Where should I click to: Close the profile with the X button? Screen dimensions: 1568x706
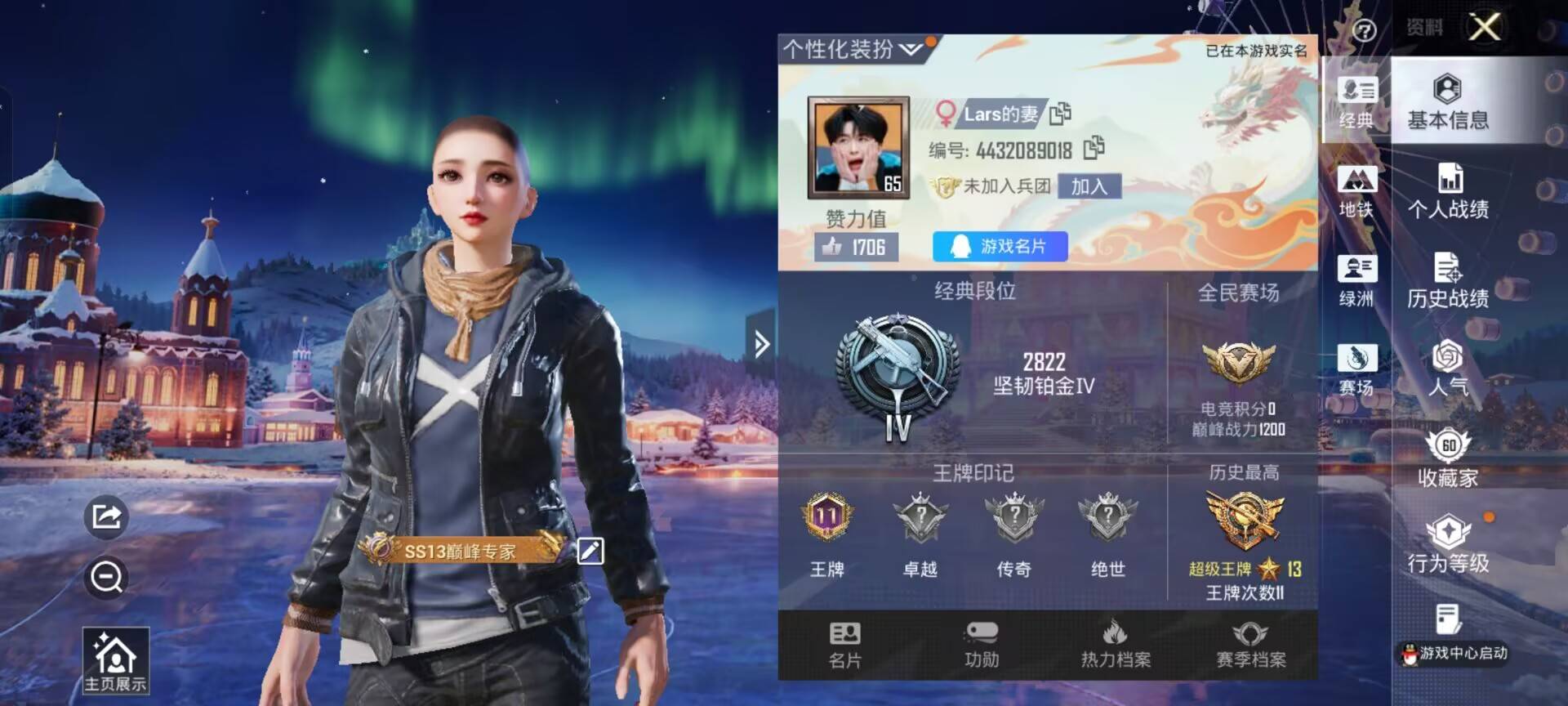(x=1484, y=27)
